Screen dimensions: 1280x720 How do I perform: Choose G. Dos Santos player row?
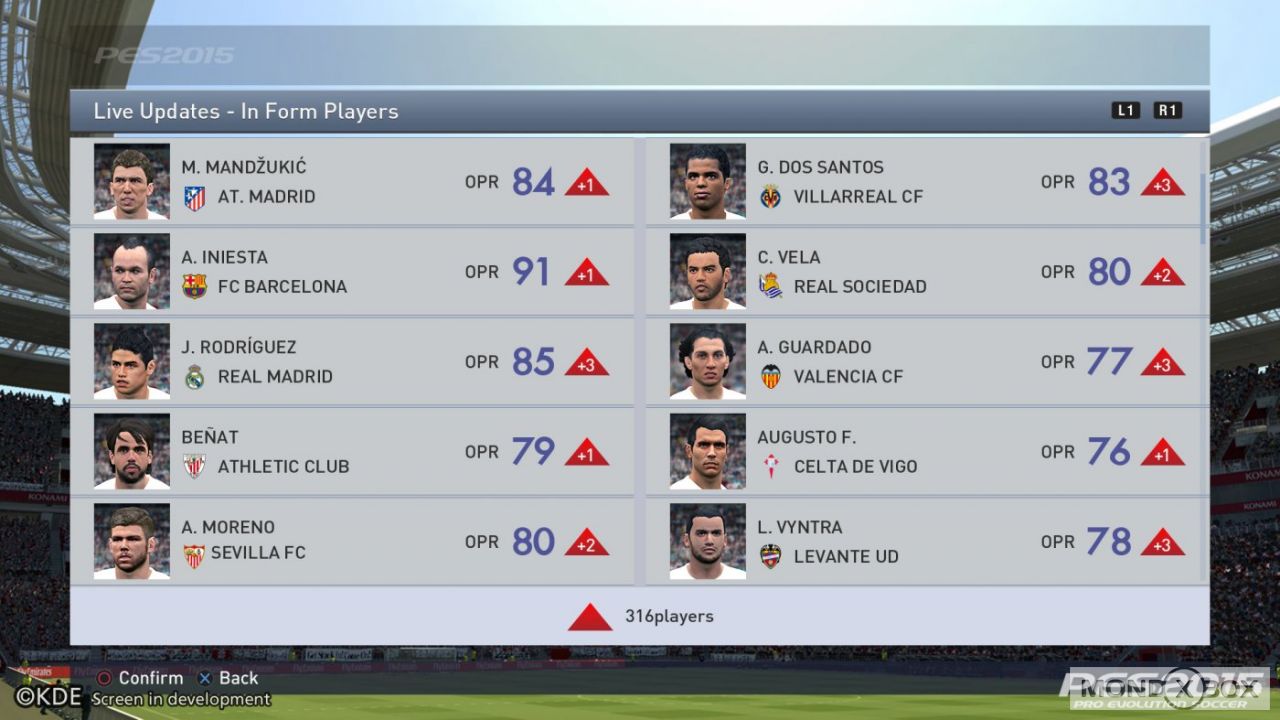point(926,182)
